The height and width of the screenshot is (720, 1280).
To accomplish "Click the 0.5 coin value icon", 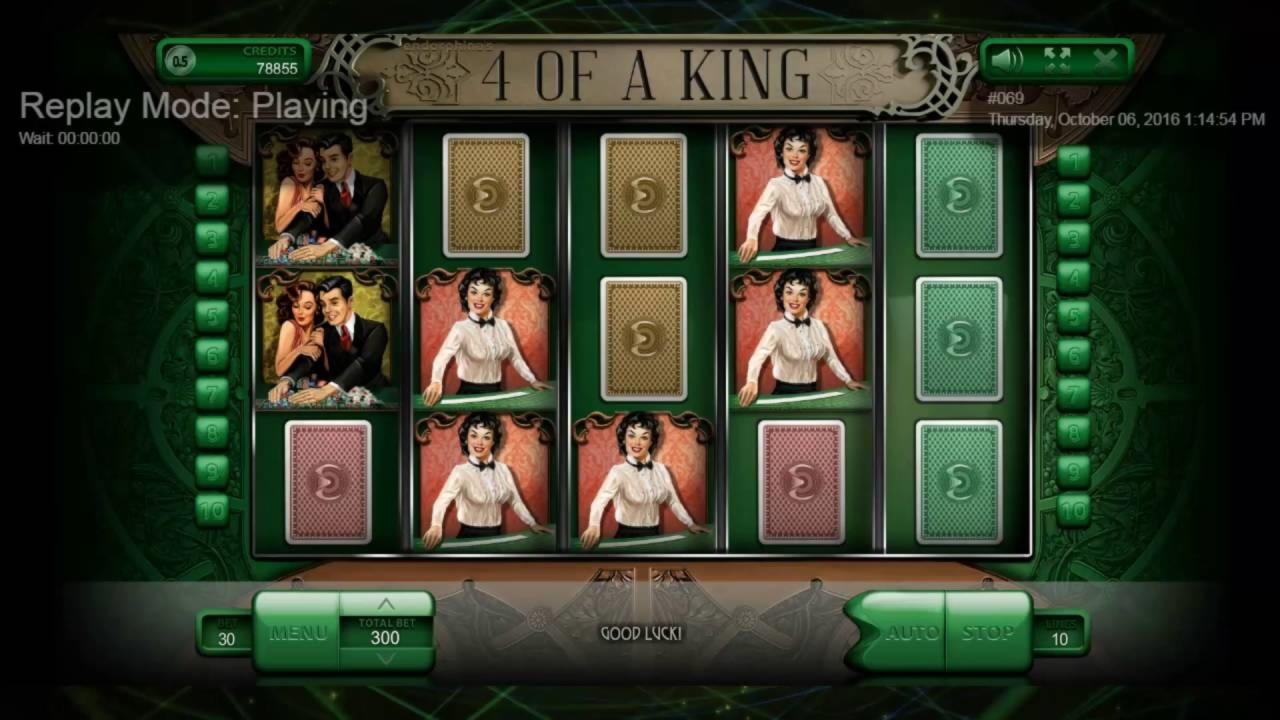I will (180, 61).
